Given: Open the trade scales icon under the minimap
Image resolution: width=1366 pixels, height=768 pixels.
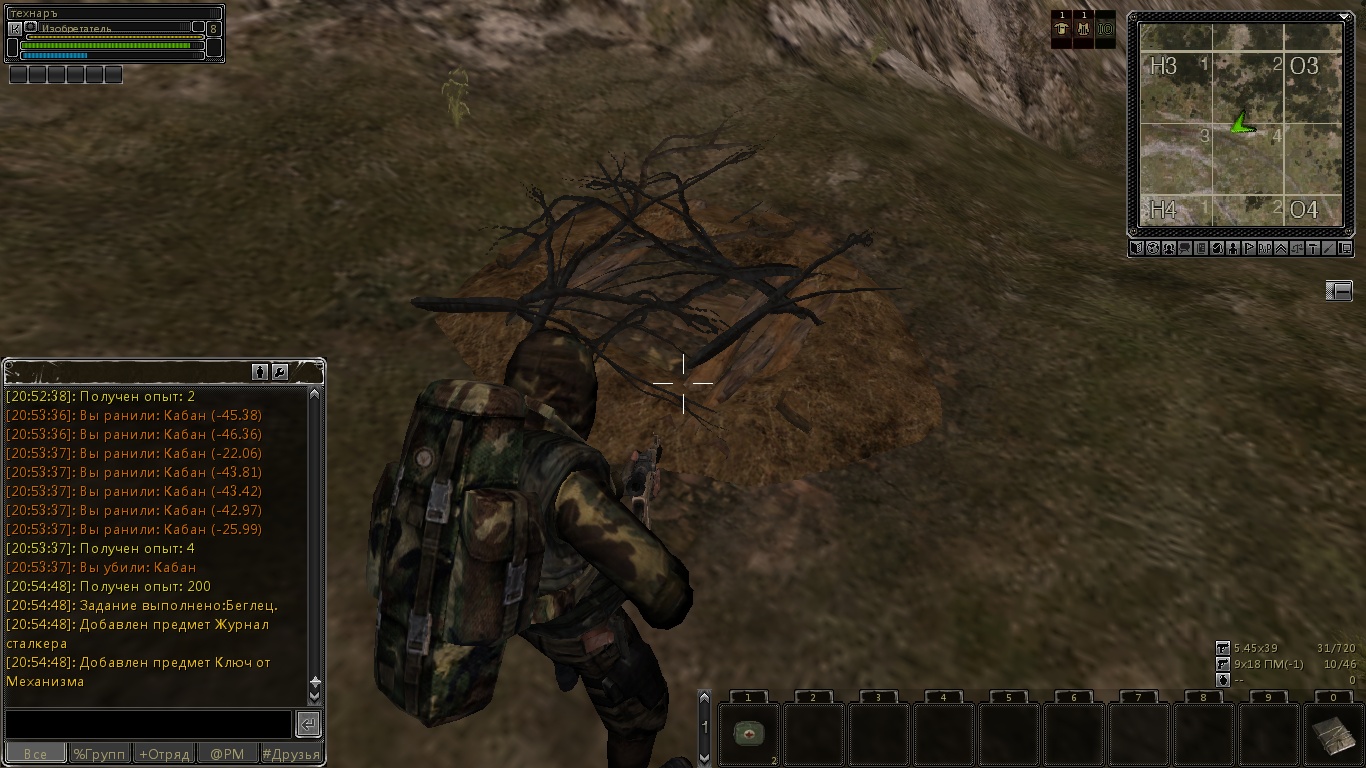Looking at the screenshot, I should coord(1297,248).
